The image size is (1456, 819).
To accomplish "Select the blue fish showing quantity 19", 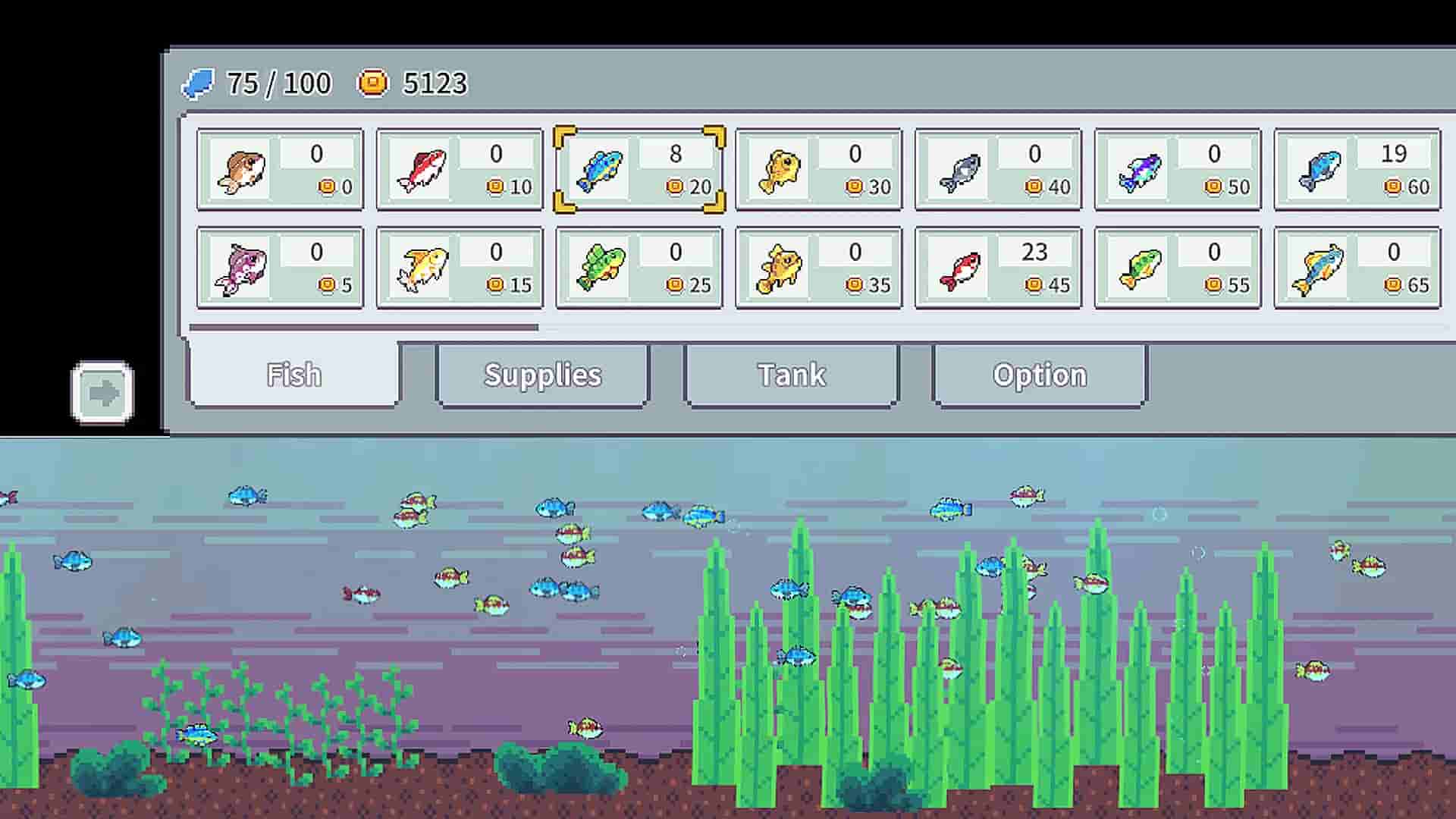I will tap(1357, 168).
